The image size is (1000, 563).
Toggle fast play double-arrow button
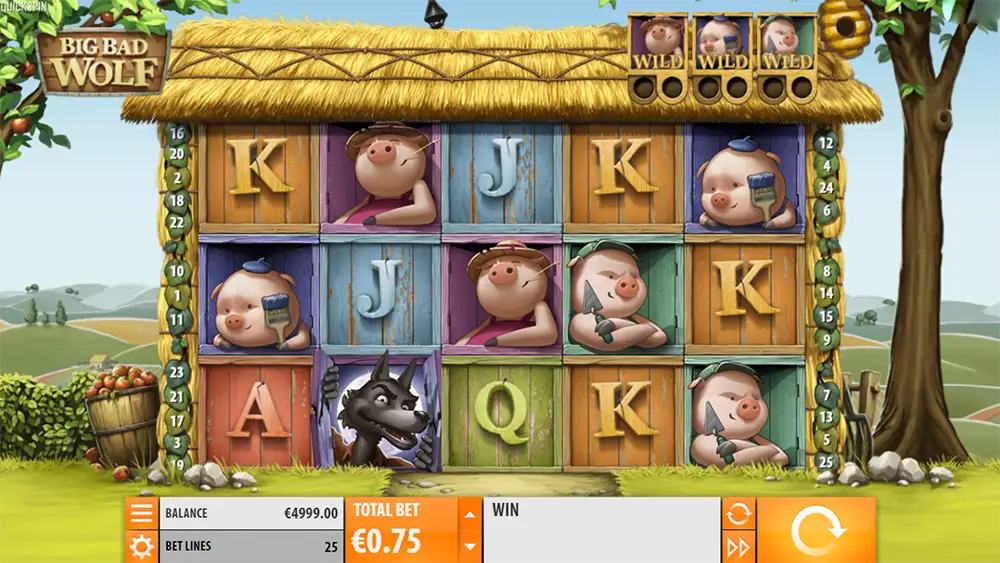point(738,546)
